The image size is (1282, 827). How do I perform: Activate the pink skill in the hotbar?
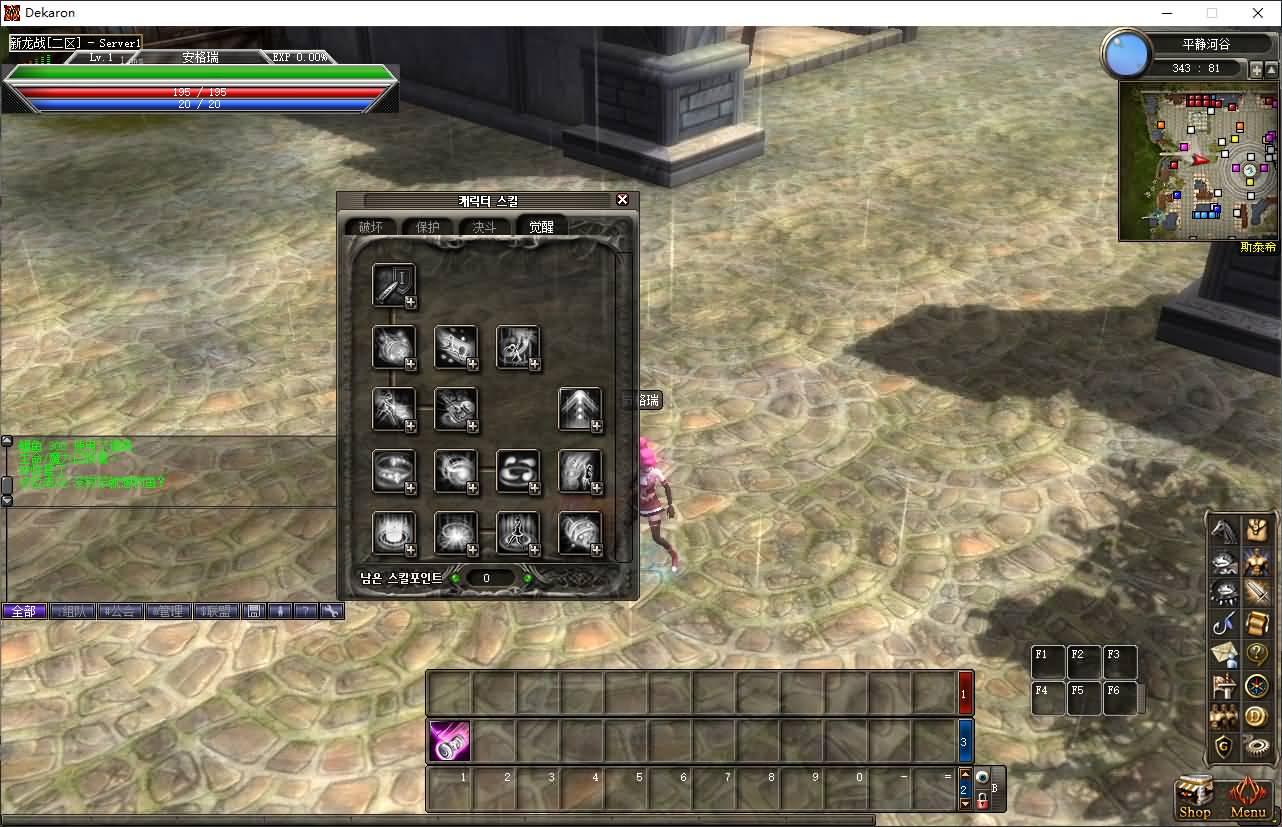[x=449, y=741]
